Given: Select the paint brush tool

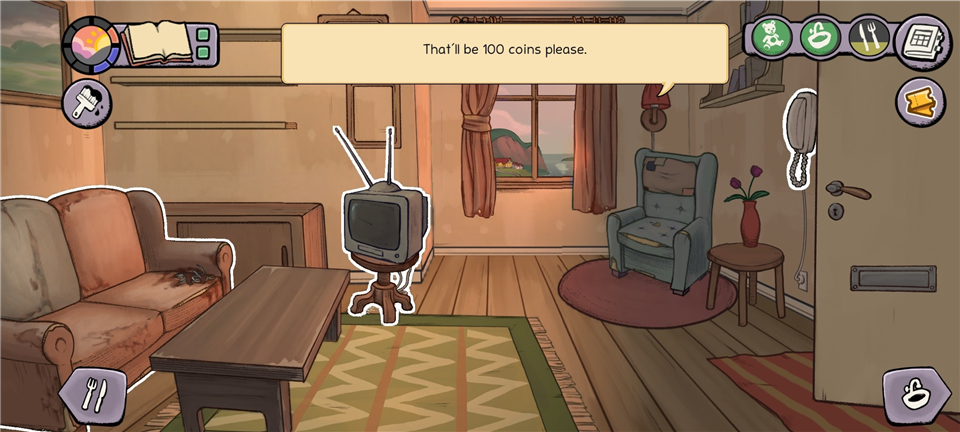Looking at the screenshot, I should pyautogui.click(x=87, y=103).
